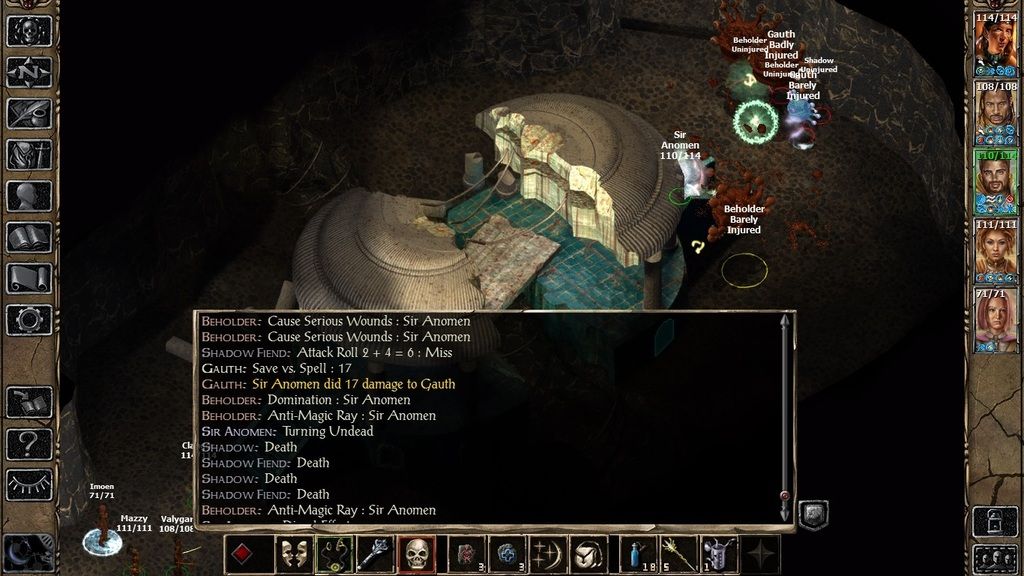Click the question mark help button

tap(29, 443)
